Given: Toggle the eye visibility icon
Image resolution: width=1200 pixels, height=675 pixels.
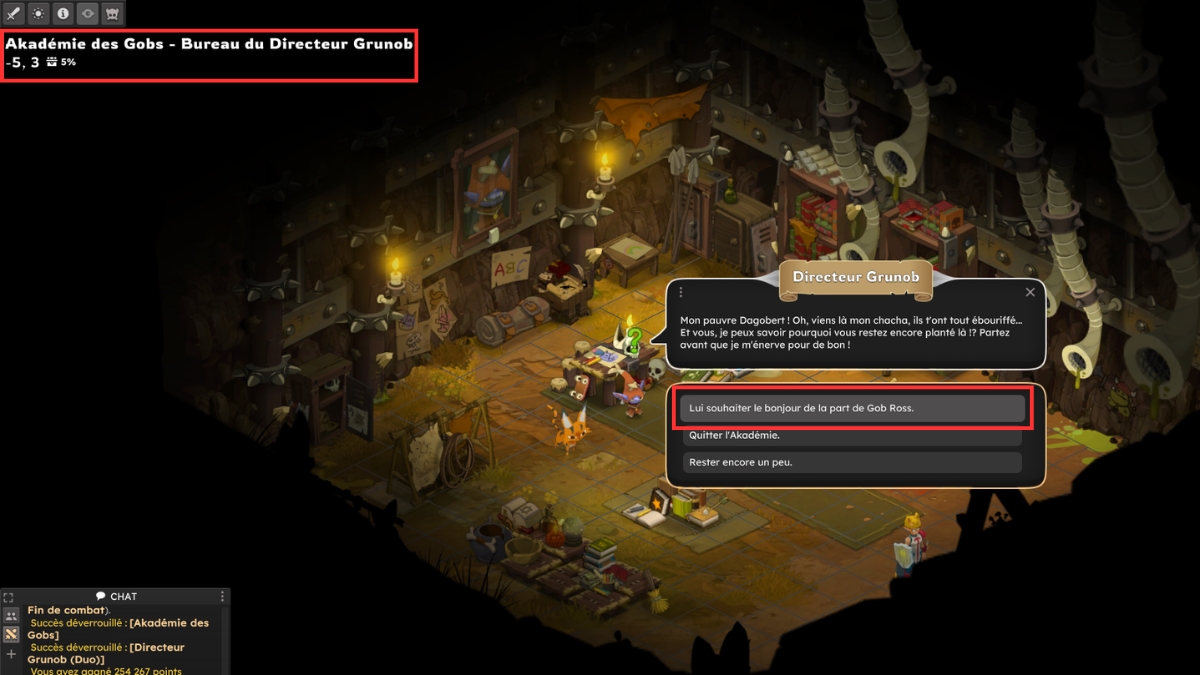Looking at the screenshot, I should pyautogui.click(x=88, y=14).
